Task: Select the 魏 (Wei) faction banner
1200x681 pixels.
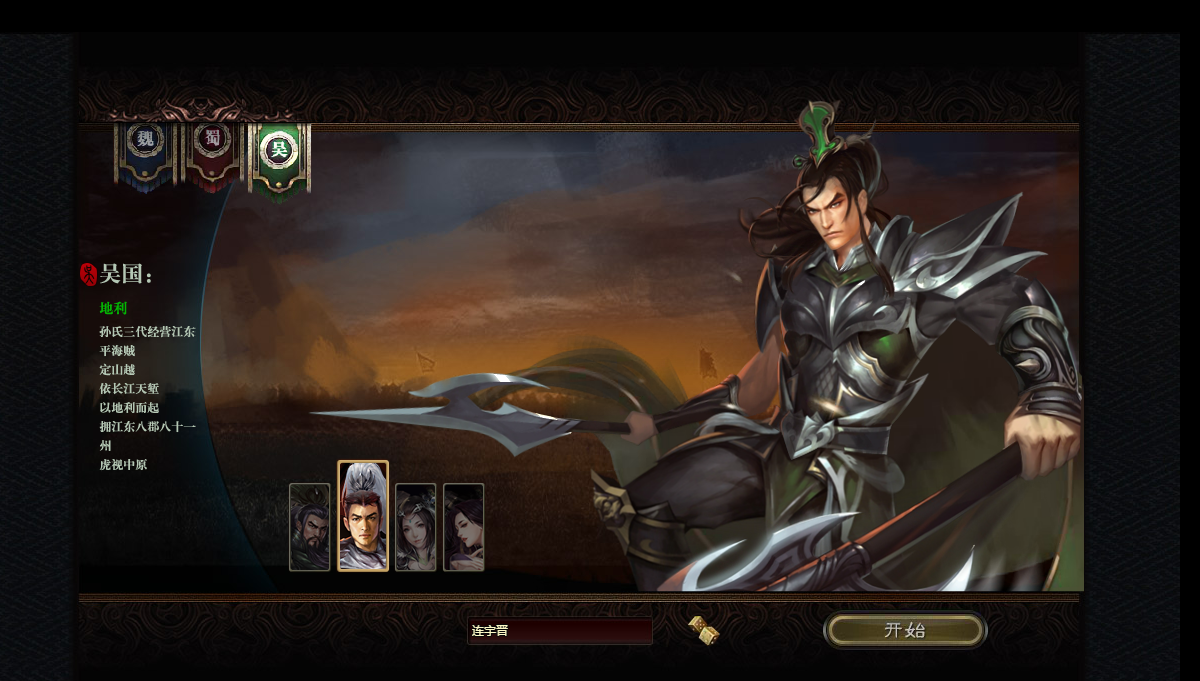Action: click(x=146, y=151)
